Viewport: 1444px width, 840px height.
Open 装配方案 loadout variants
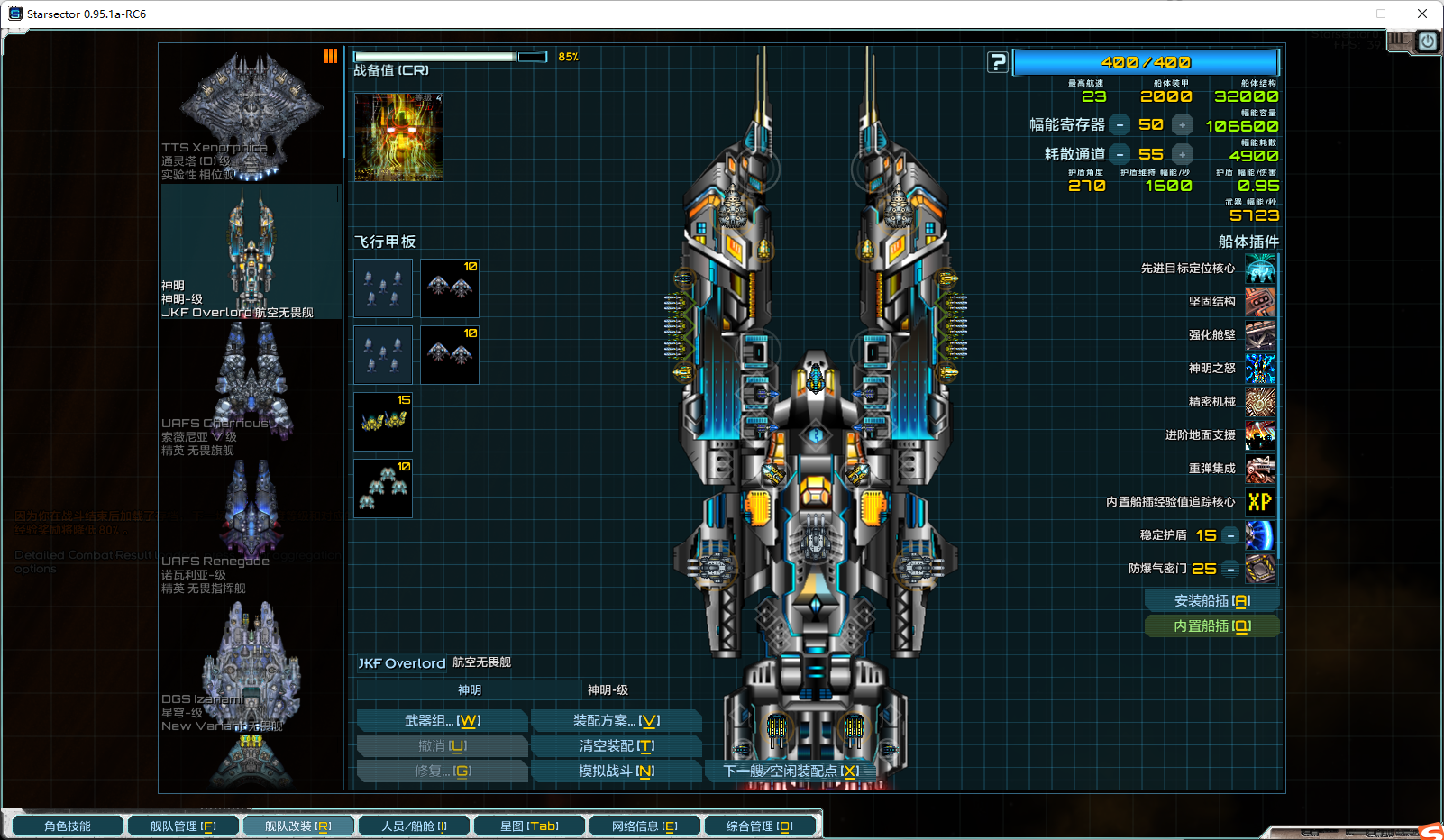[x=617, y=721]
